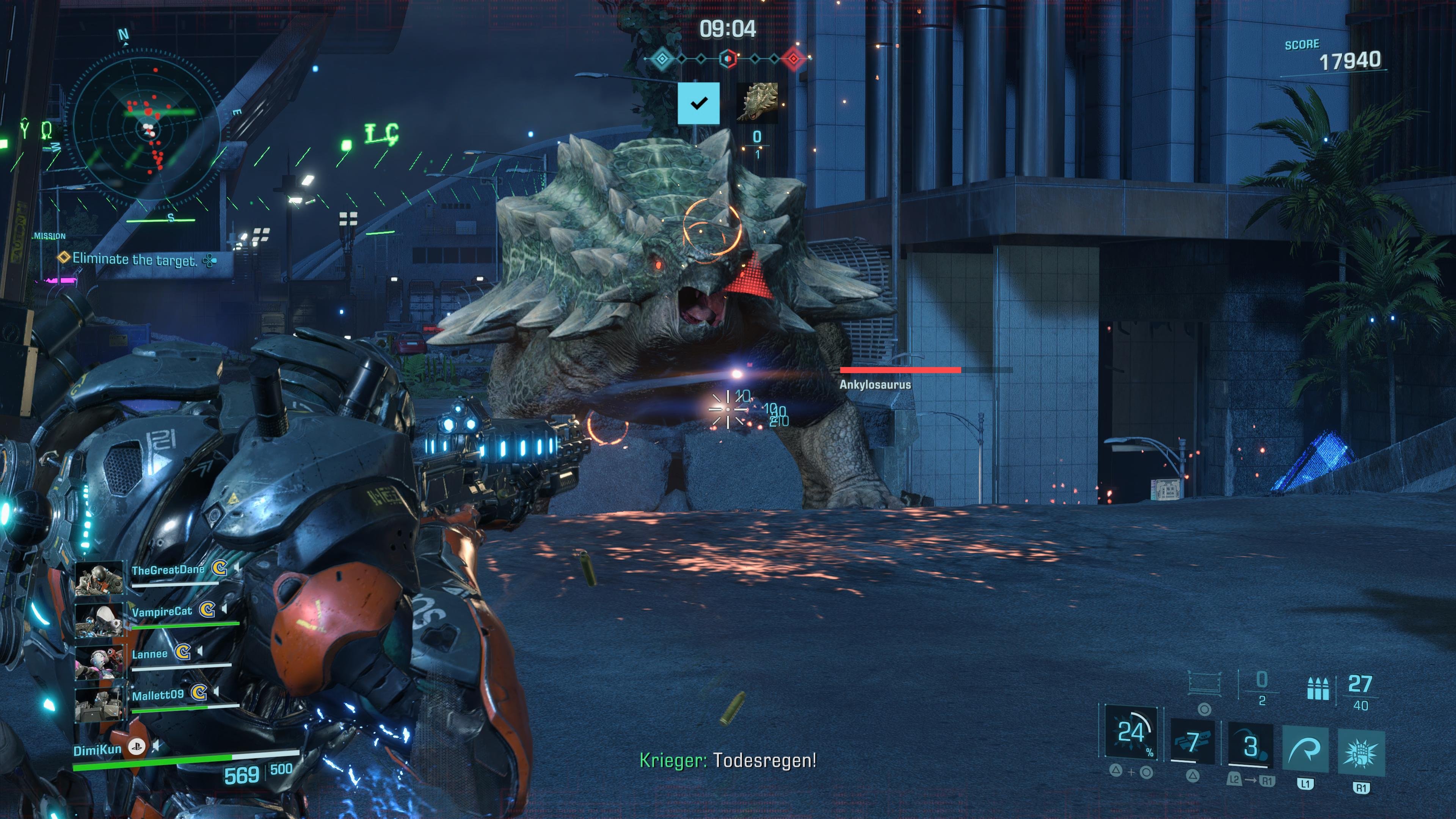Click Mallett09's exosuit portrait

tap(99, 704)
